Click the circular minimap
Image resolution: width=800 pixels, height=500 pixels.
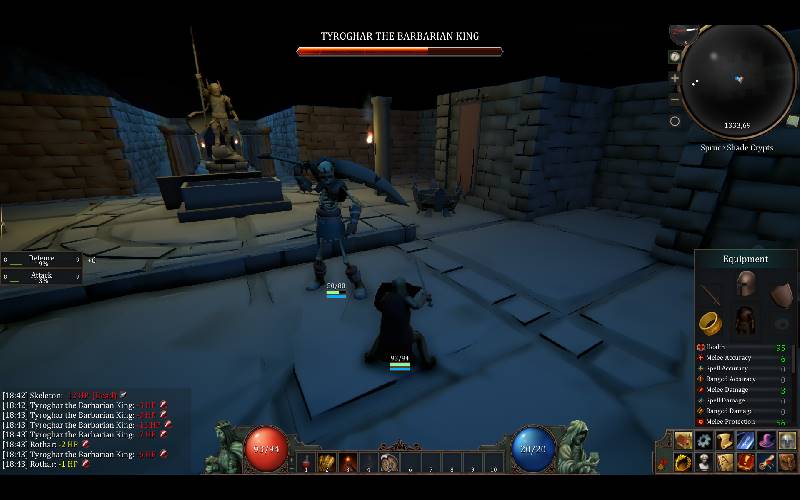click(x=738, y=80)
